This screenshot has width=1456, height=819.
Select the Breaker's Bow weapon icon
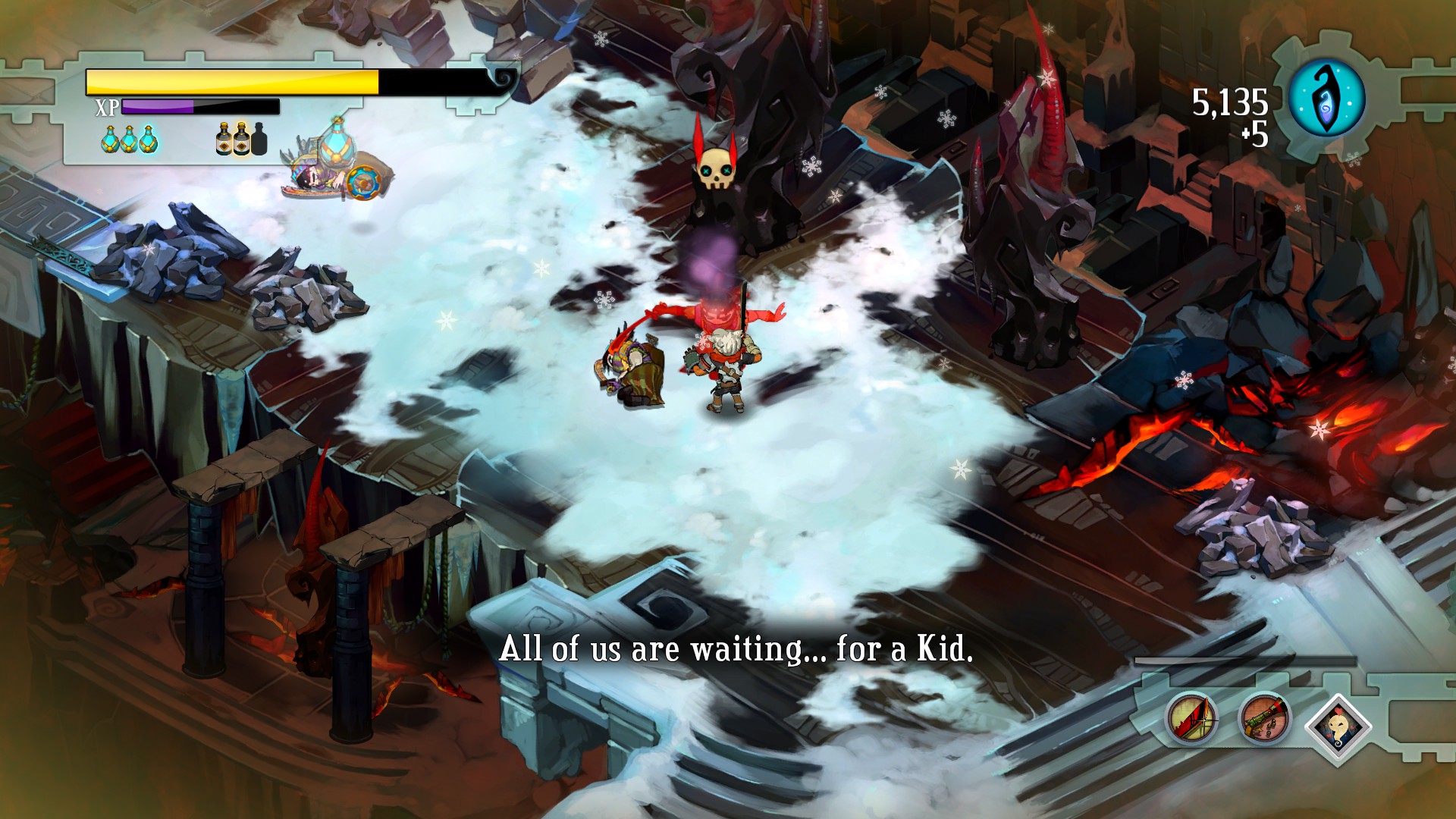pos(1191,718)
